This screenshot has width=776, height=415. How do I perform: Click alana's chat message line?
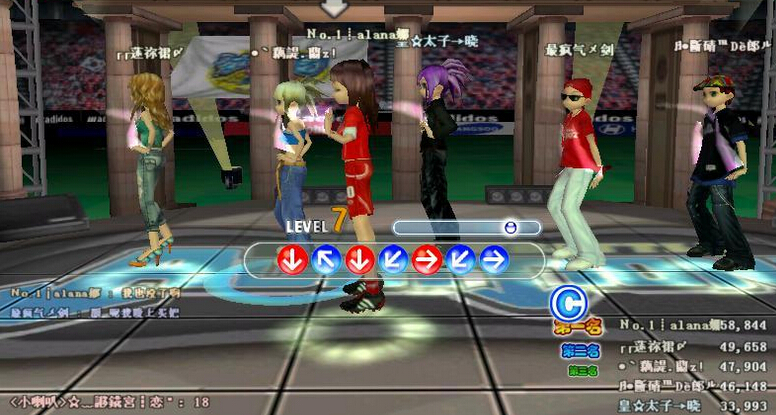[95, 293]
